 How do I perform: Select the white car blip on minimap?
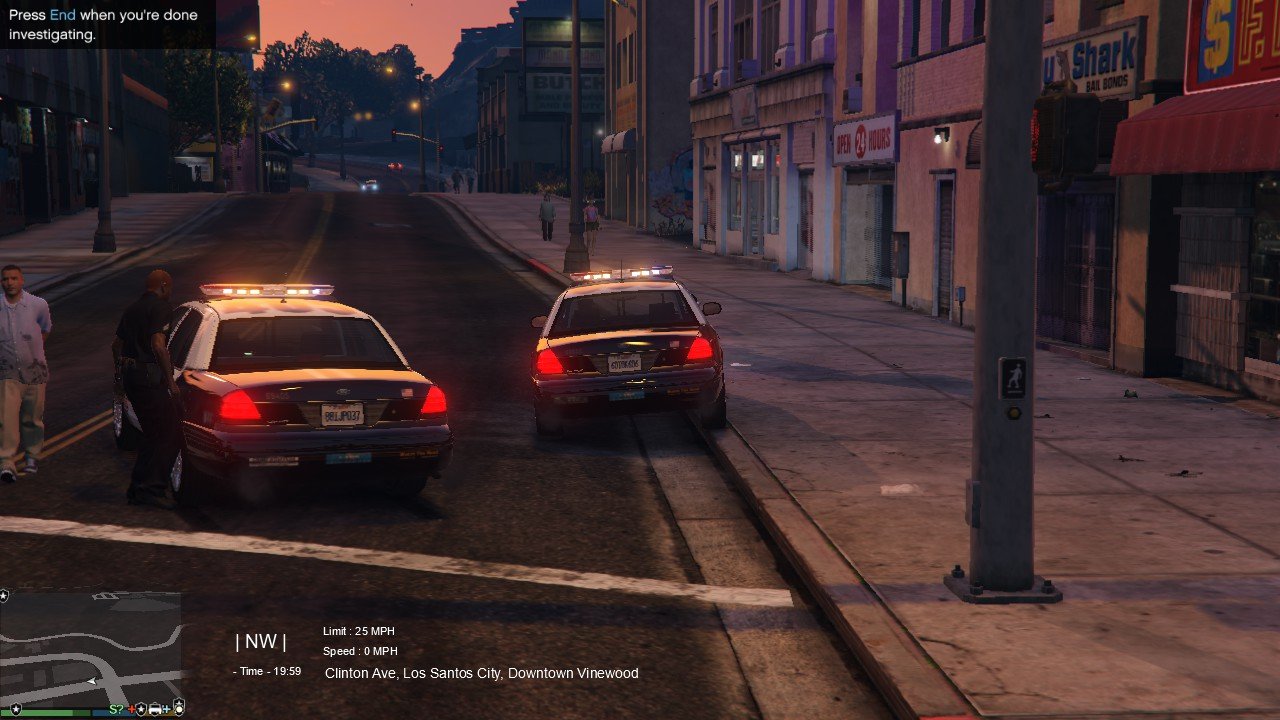coord(155,709)
